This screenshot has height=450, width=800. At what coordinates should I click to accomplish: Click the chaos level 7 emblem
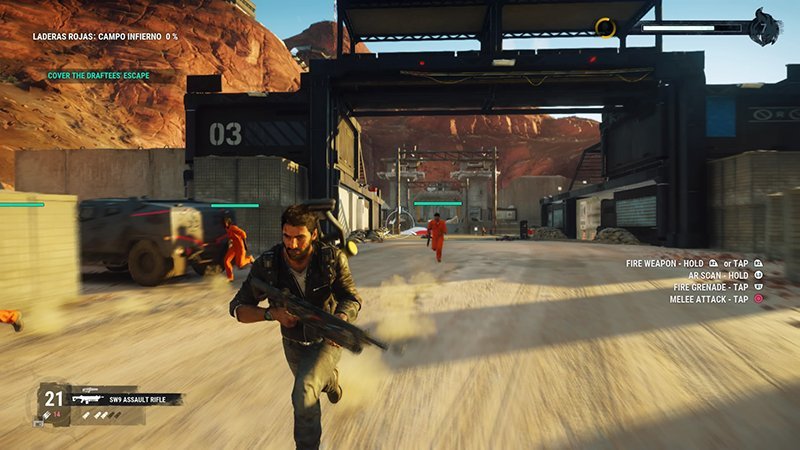(765, 27)
